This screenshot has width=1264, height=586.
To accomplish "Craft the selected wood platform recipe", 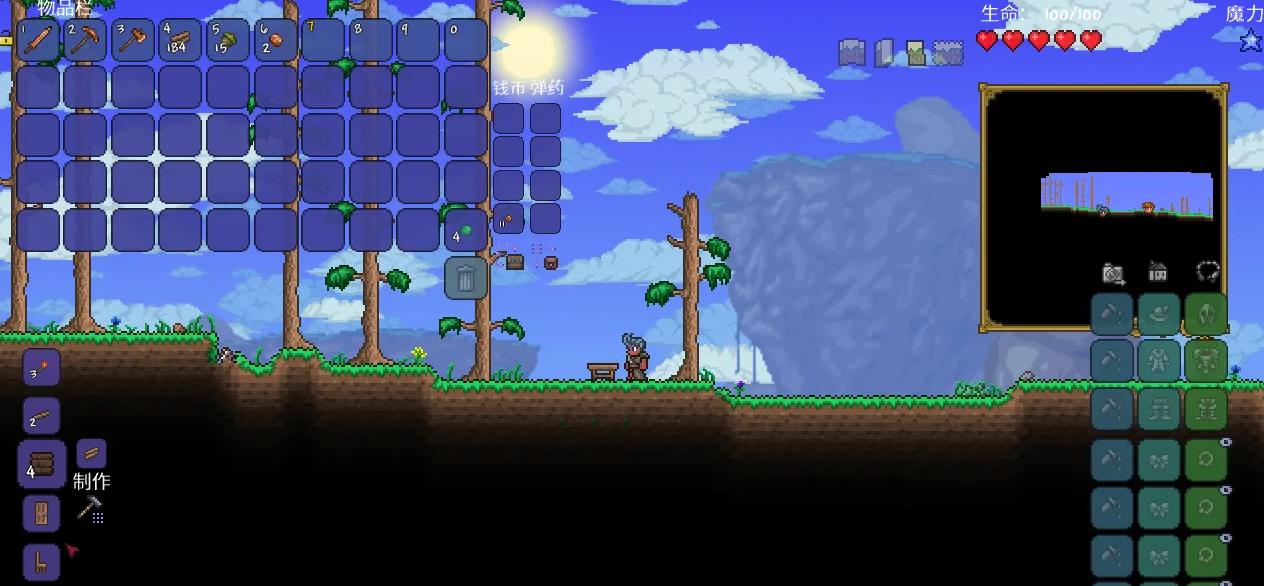I will (x=41, y=465).
